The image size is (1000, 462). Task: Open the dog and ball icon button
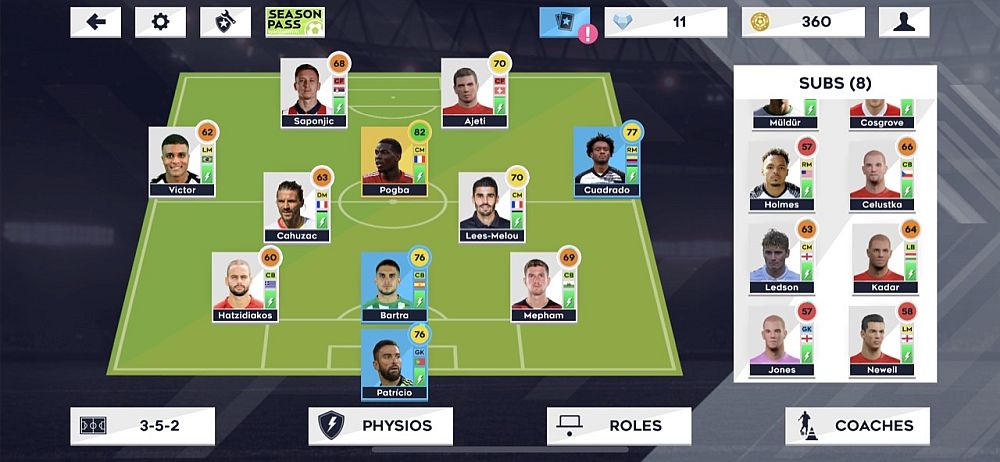[225, 22]
